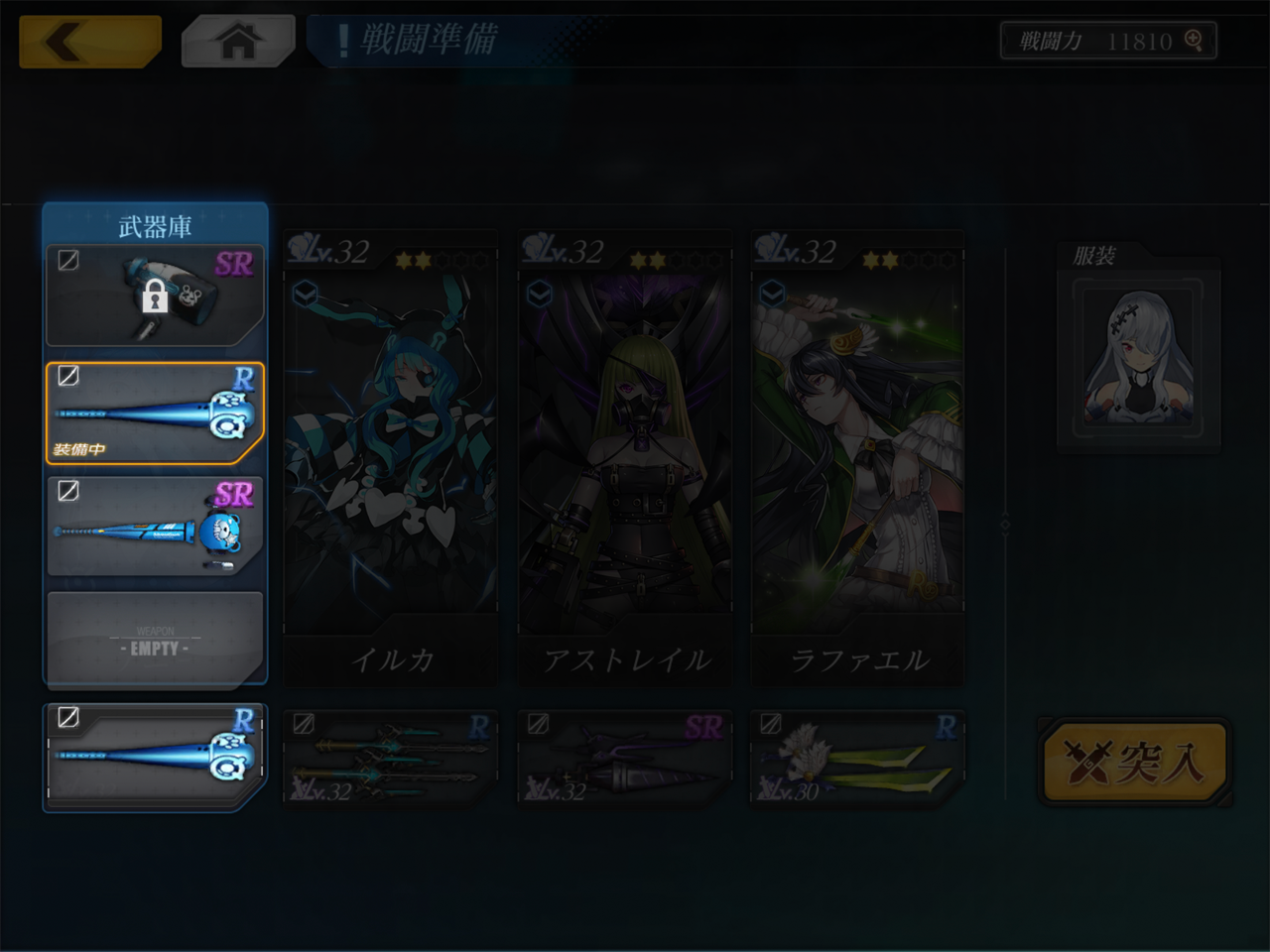Open the 服装 costume portrait
The height and width of the screenshot is (952, 1270).
pyautogui.click(x=1138, y=358)
